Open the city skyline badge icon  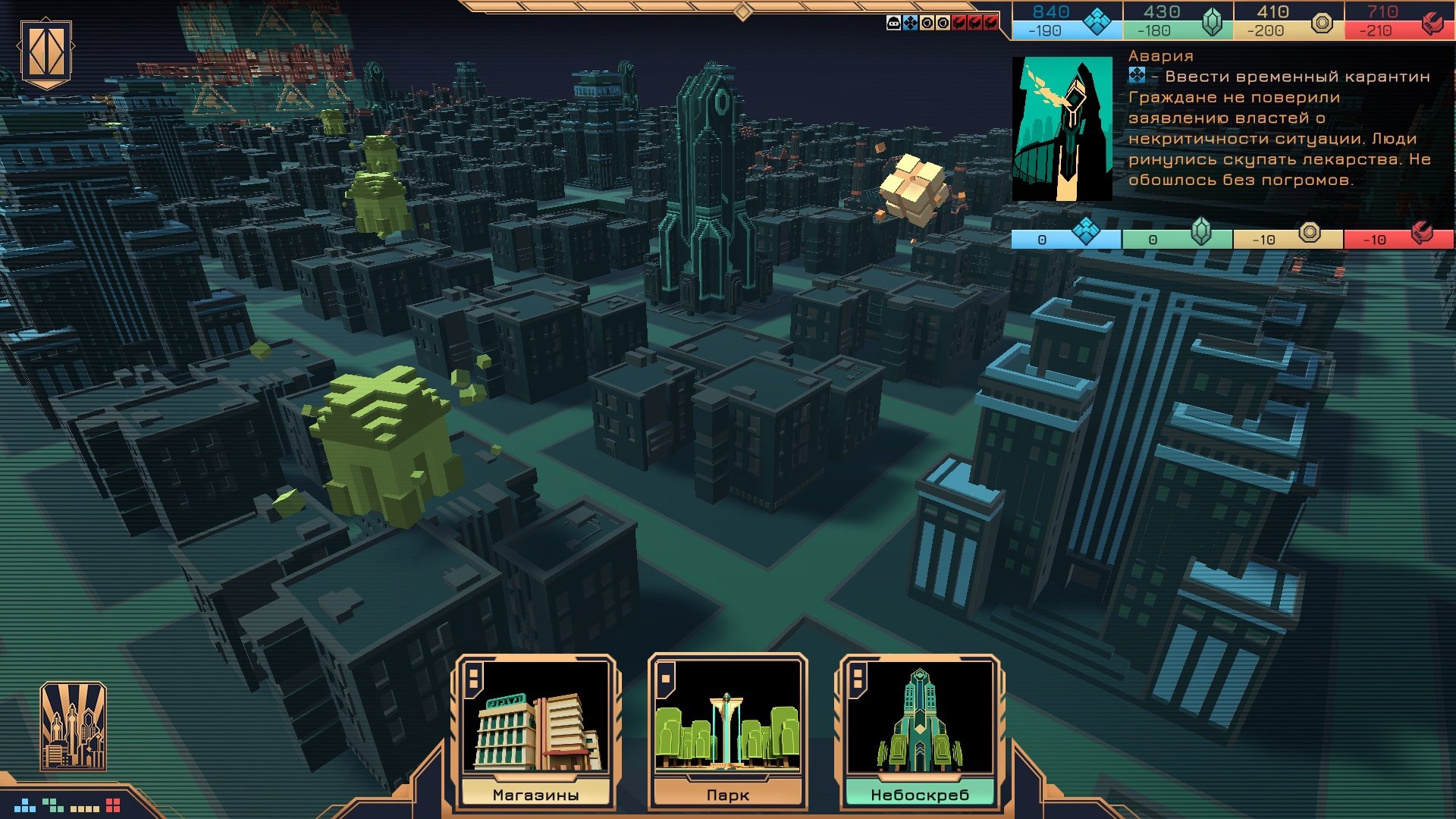click(73, 726)
